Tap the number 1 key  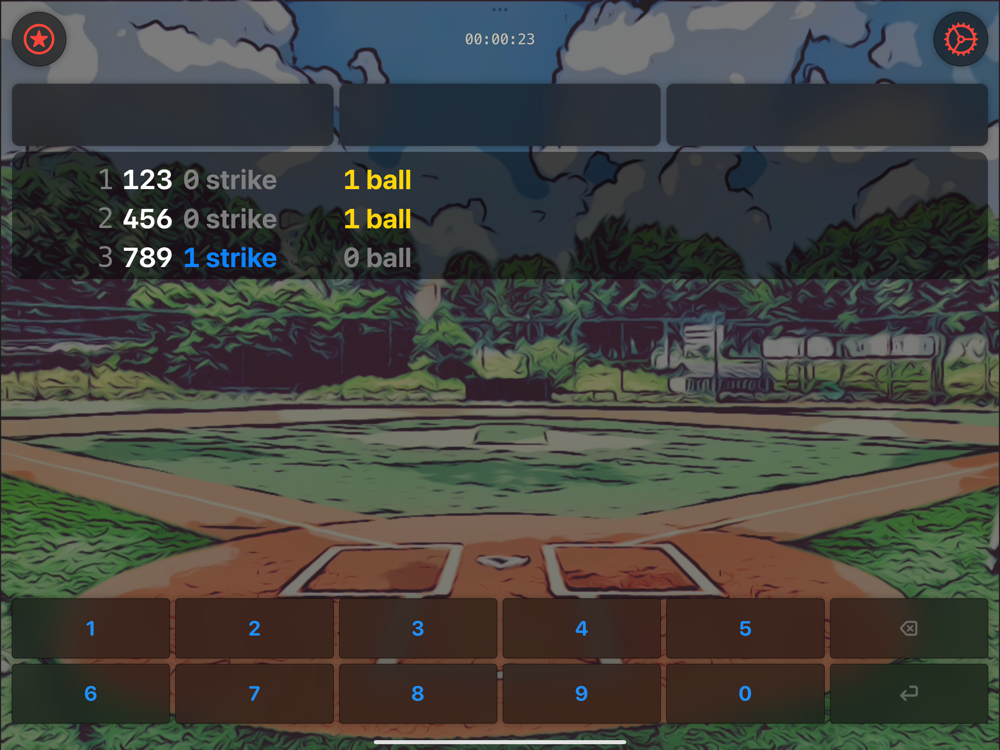click(x=91, y=629)
